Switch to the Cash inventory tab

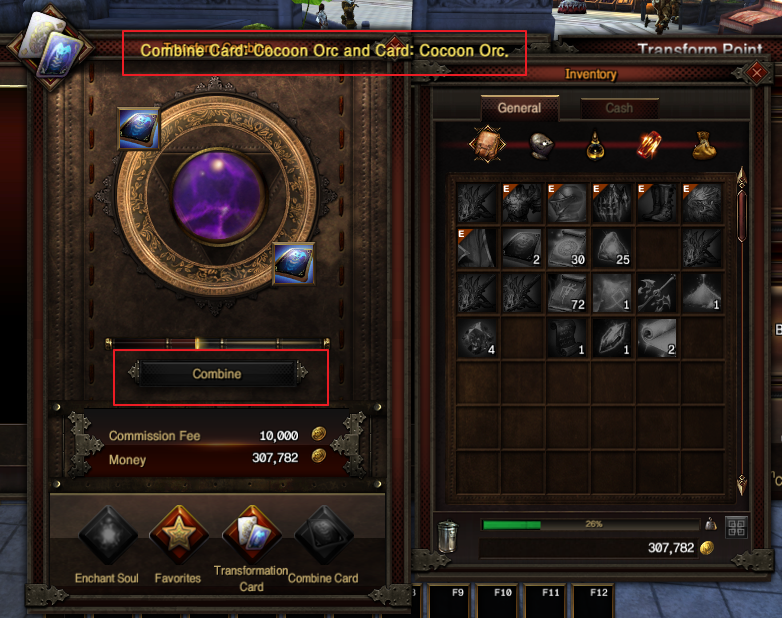(x=619, y=108)
